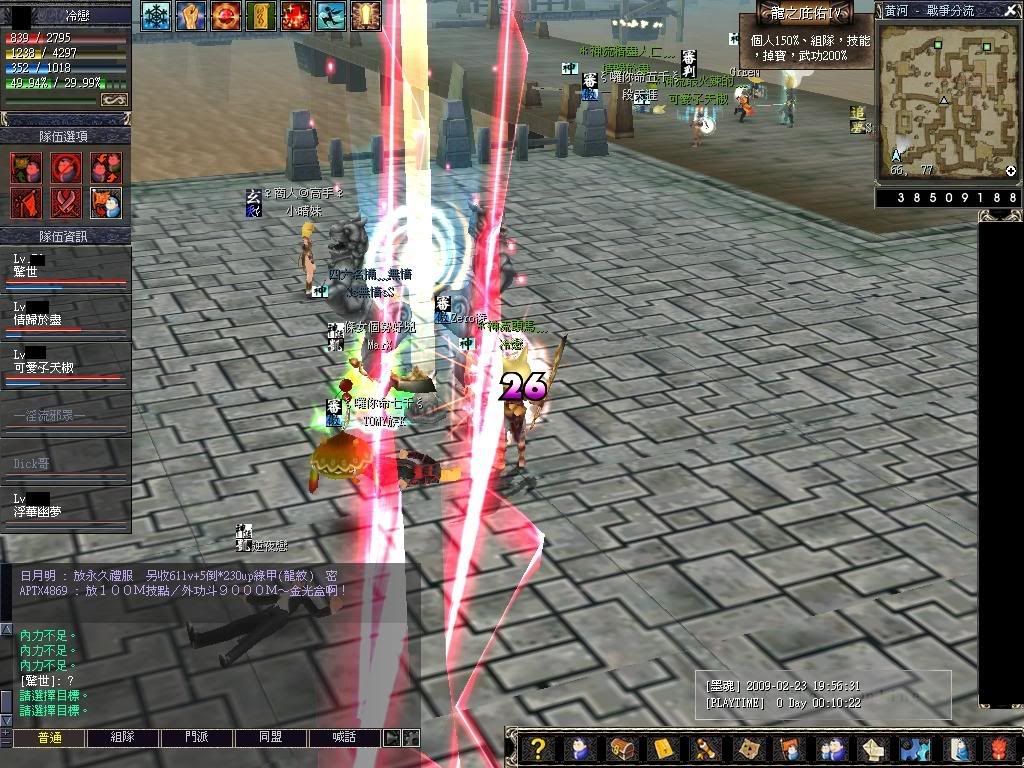Click the crossed swords party option

[65, 202]
